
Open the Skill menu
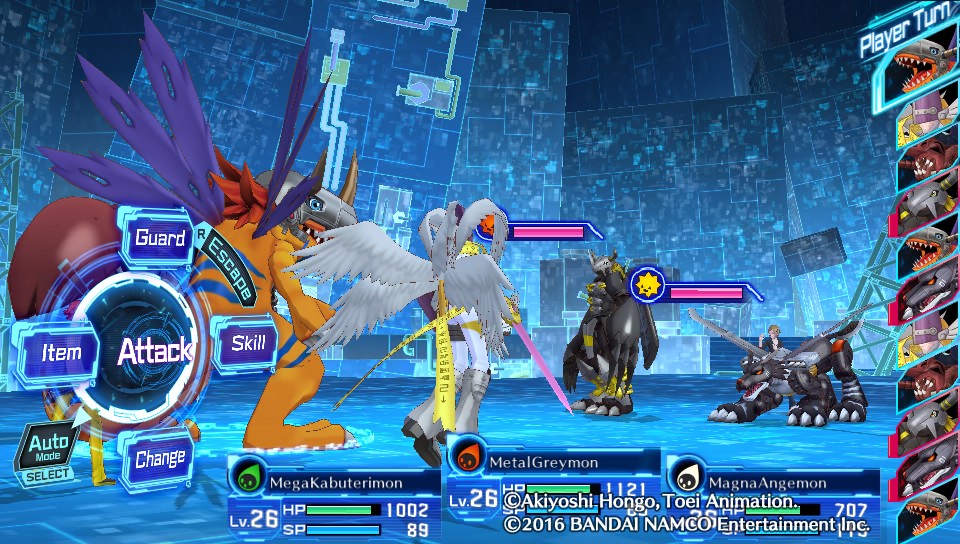247,345
